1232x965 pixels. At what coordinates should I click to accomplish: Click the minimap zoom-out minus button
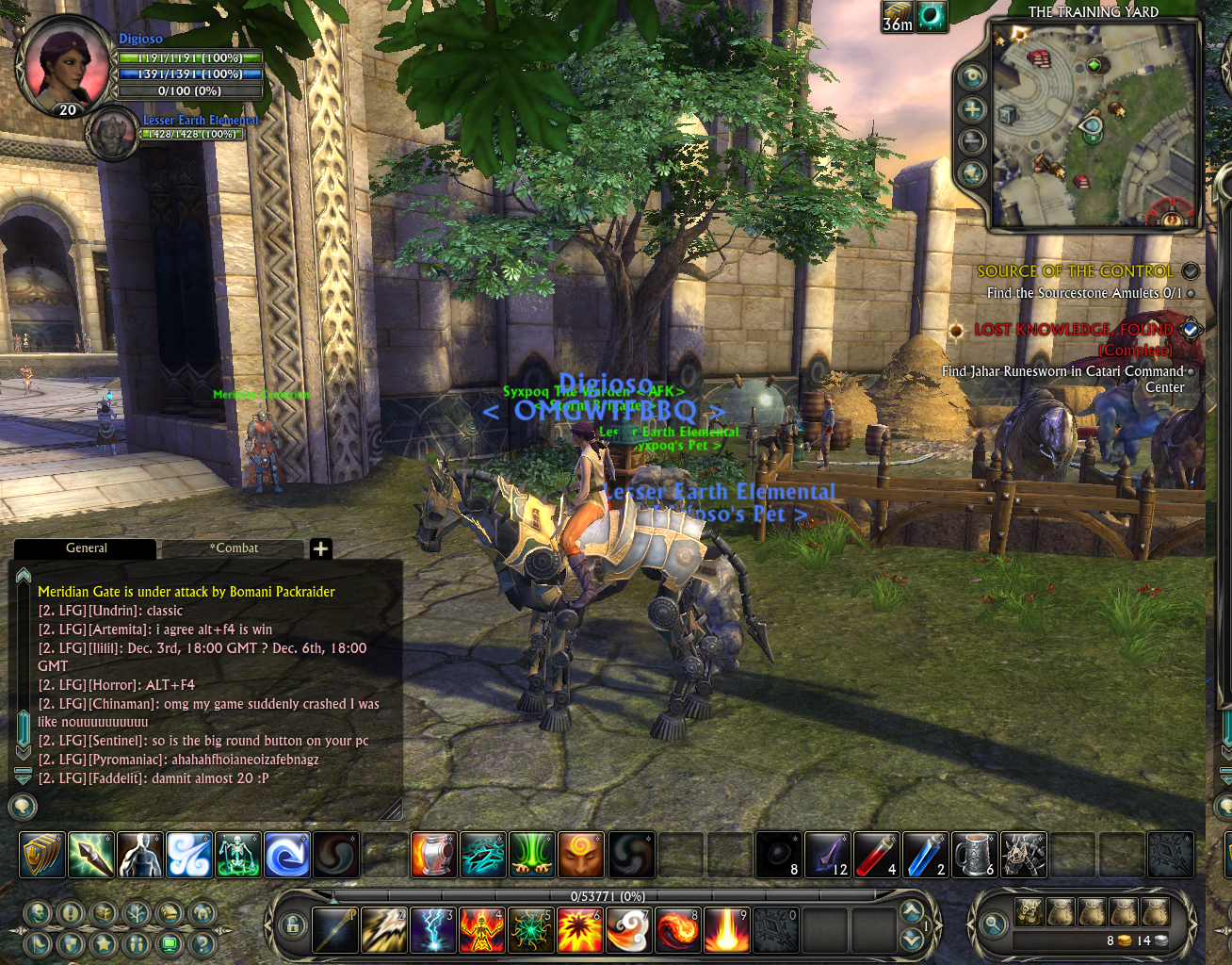pos(972,142)
